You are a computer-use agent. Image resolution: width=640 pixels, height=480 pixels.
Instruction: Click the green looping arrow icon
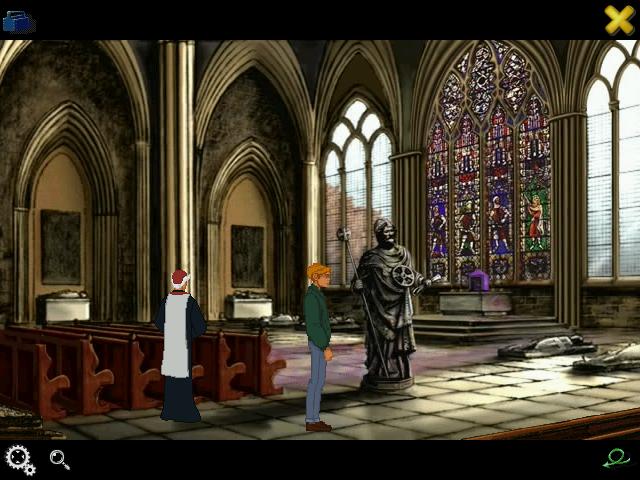click(x=617, y=458)
